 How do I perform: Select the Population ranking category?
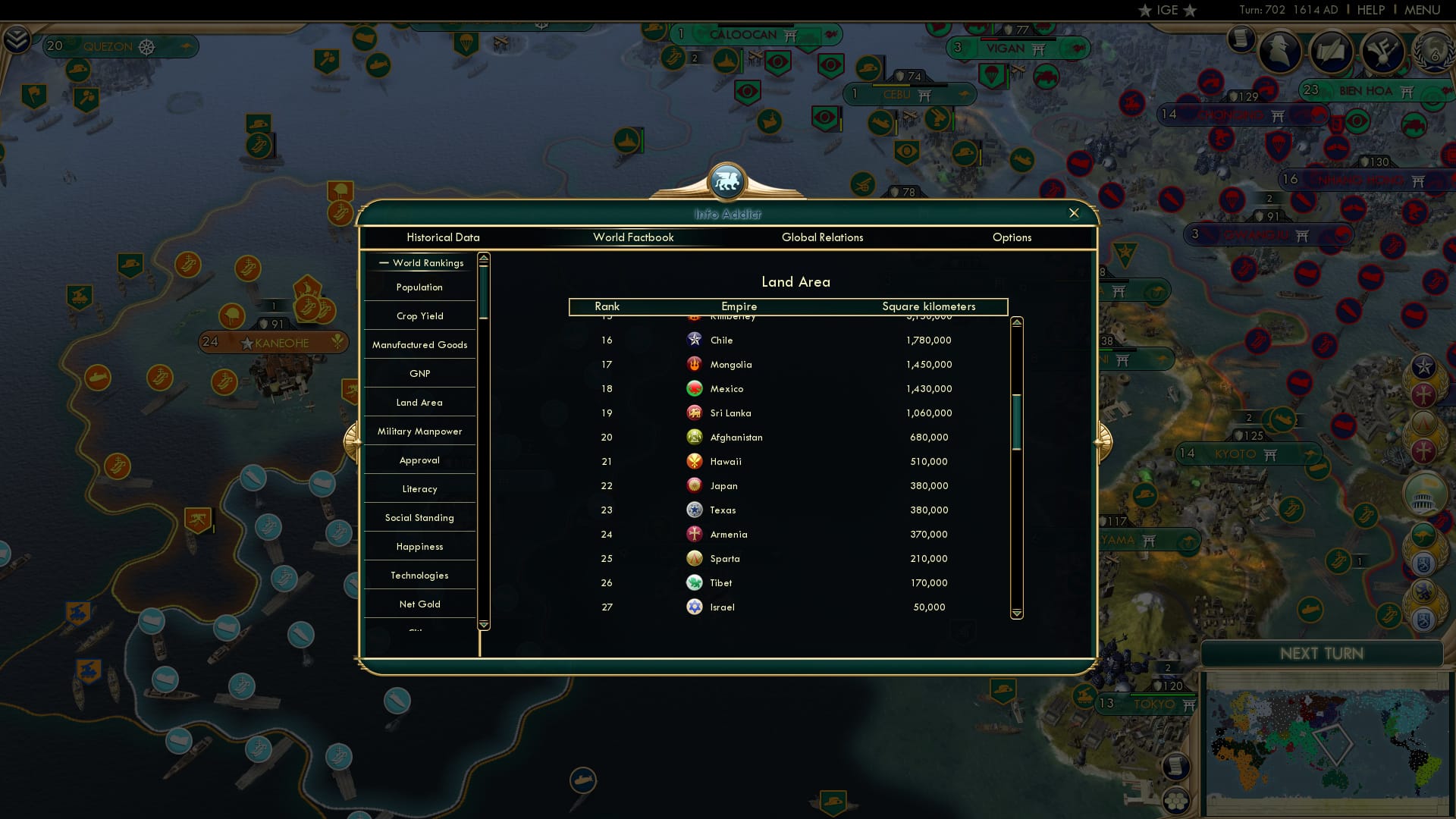(x=419, y=287)
